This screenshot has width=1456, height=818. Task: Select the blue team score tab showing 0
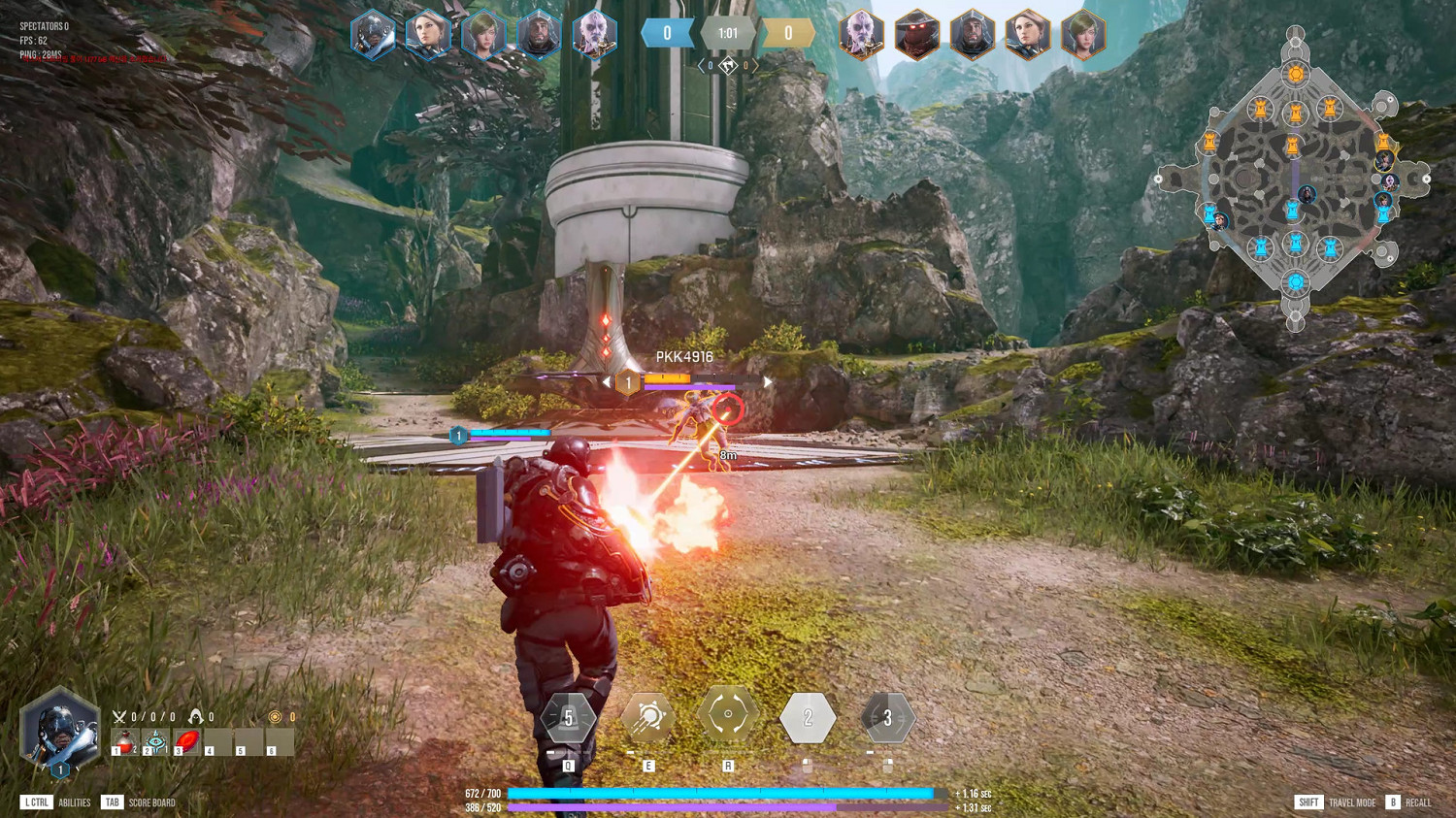pyautogui.click(x=668, y=32)
